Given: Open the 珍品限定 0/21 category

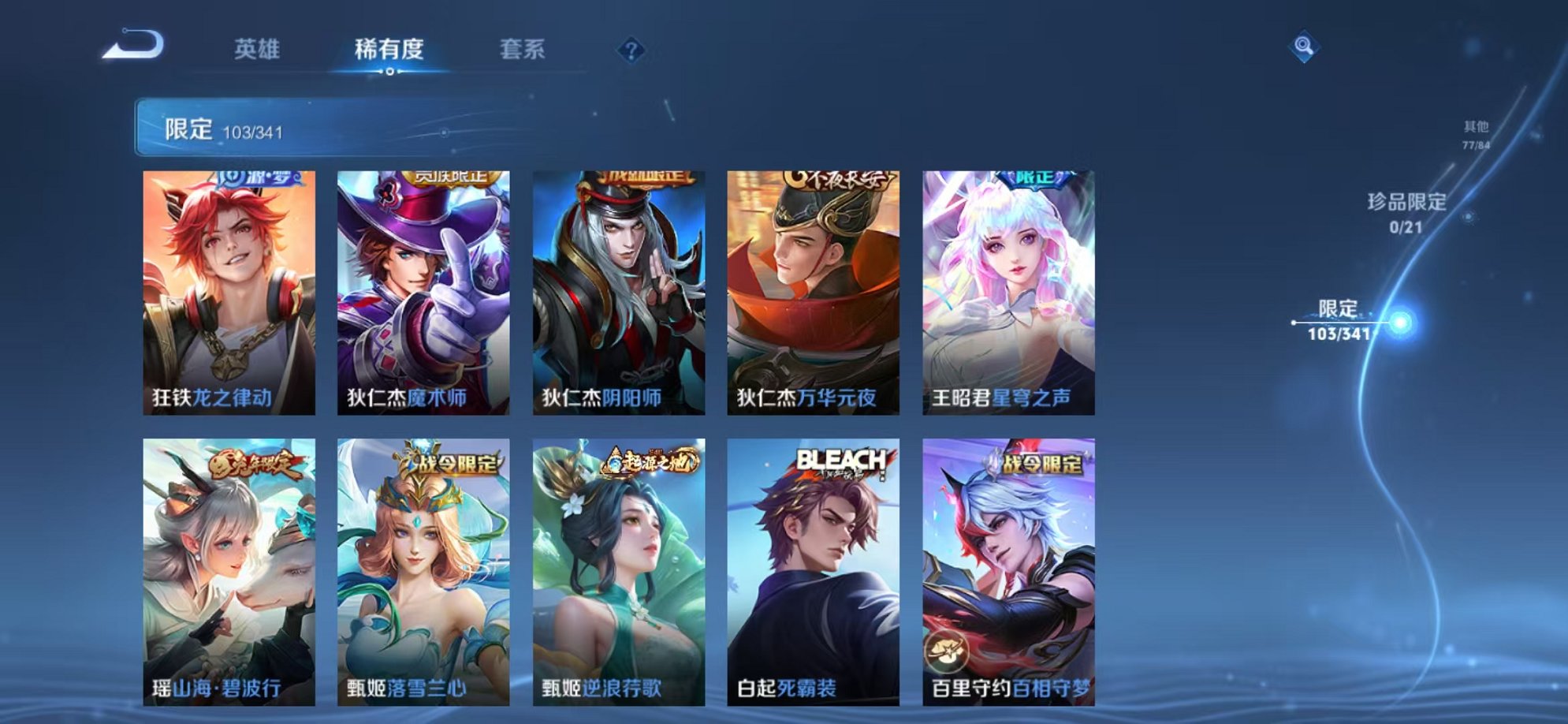Looking at the screenshot, I should [1407, 214].
